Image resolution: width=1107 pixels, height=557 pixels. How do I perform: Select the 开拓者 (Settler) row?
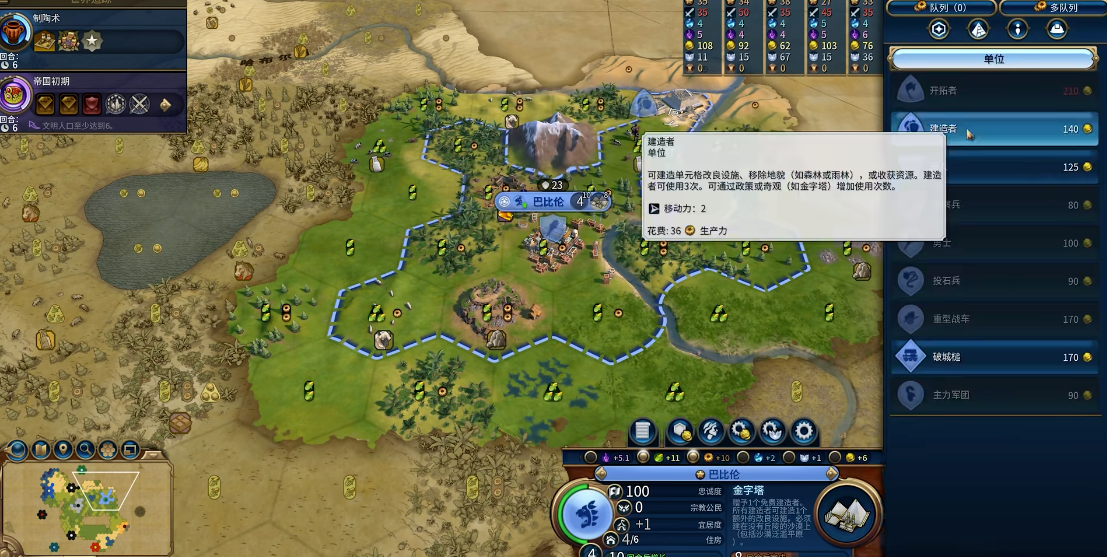993,91
